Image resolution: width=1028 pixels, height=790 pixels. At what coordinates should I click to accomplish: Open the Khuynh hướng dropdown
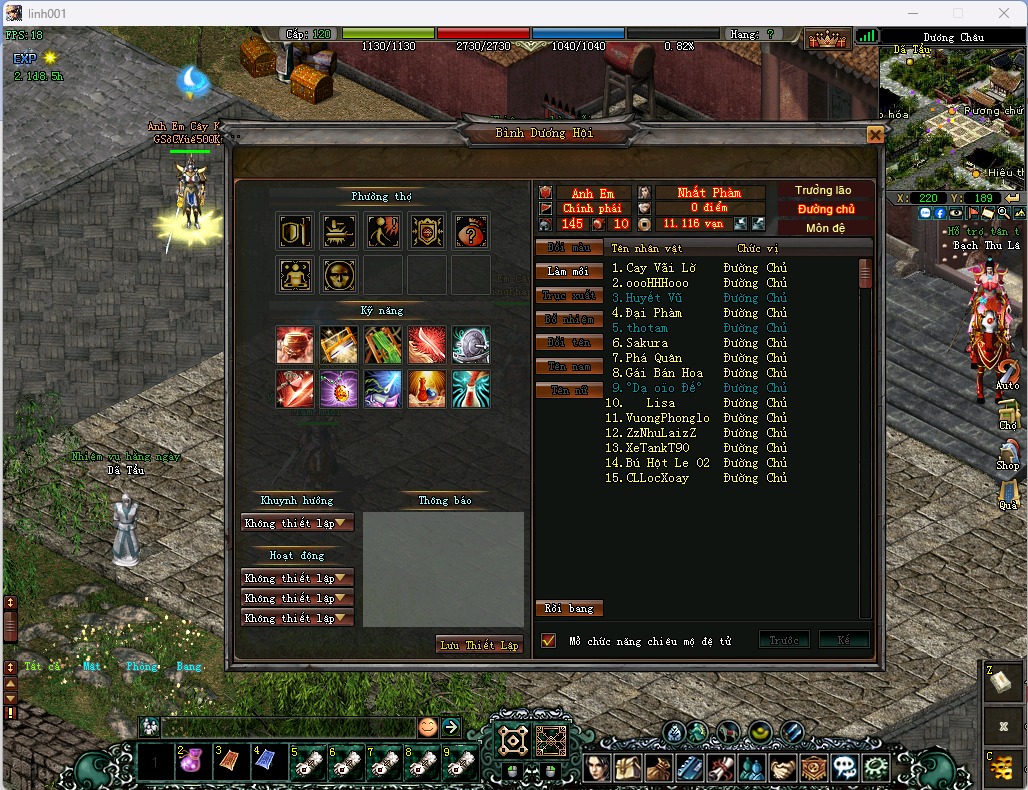pos(297,523)
